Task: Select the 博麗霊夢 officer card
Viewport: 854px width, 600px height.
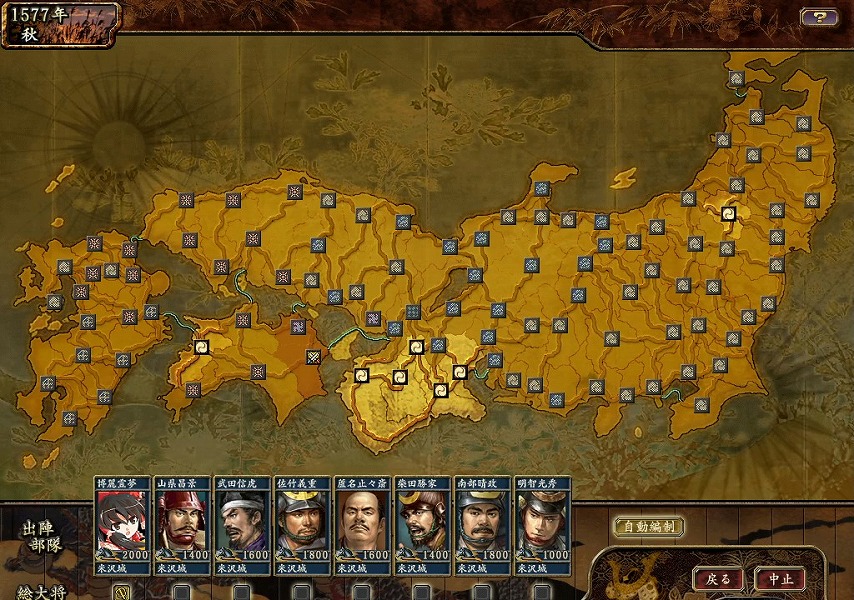Action: tap(122, 524)
